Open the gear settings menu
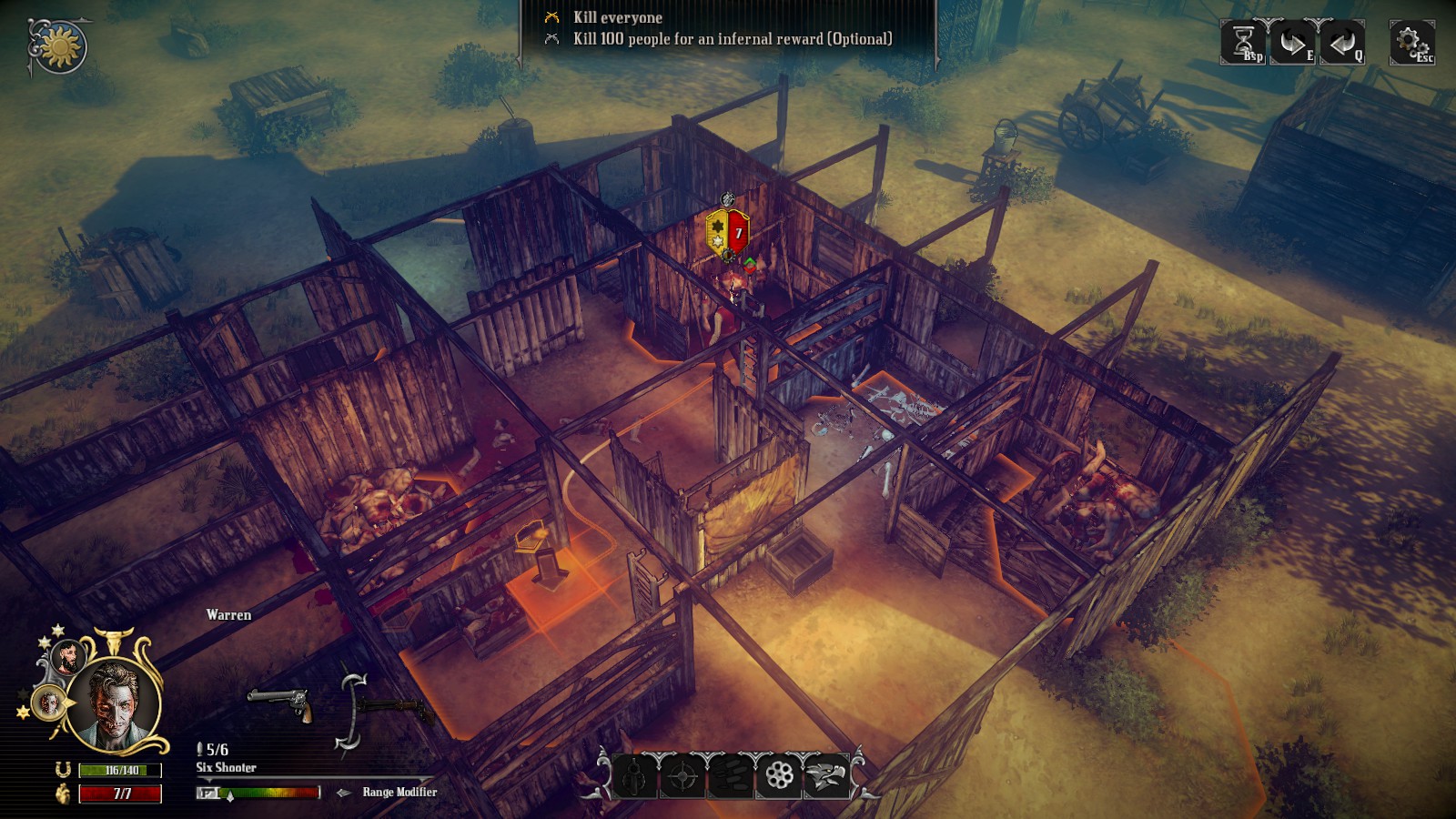The image size is (1456, 819). pyautogui.click(x=1411, y=42)
